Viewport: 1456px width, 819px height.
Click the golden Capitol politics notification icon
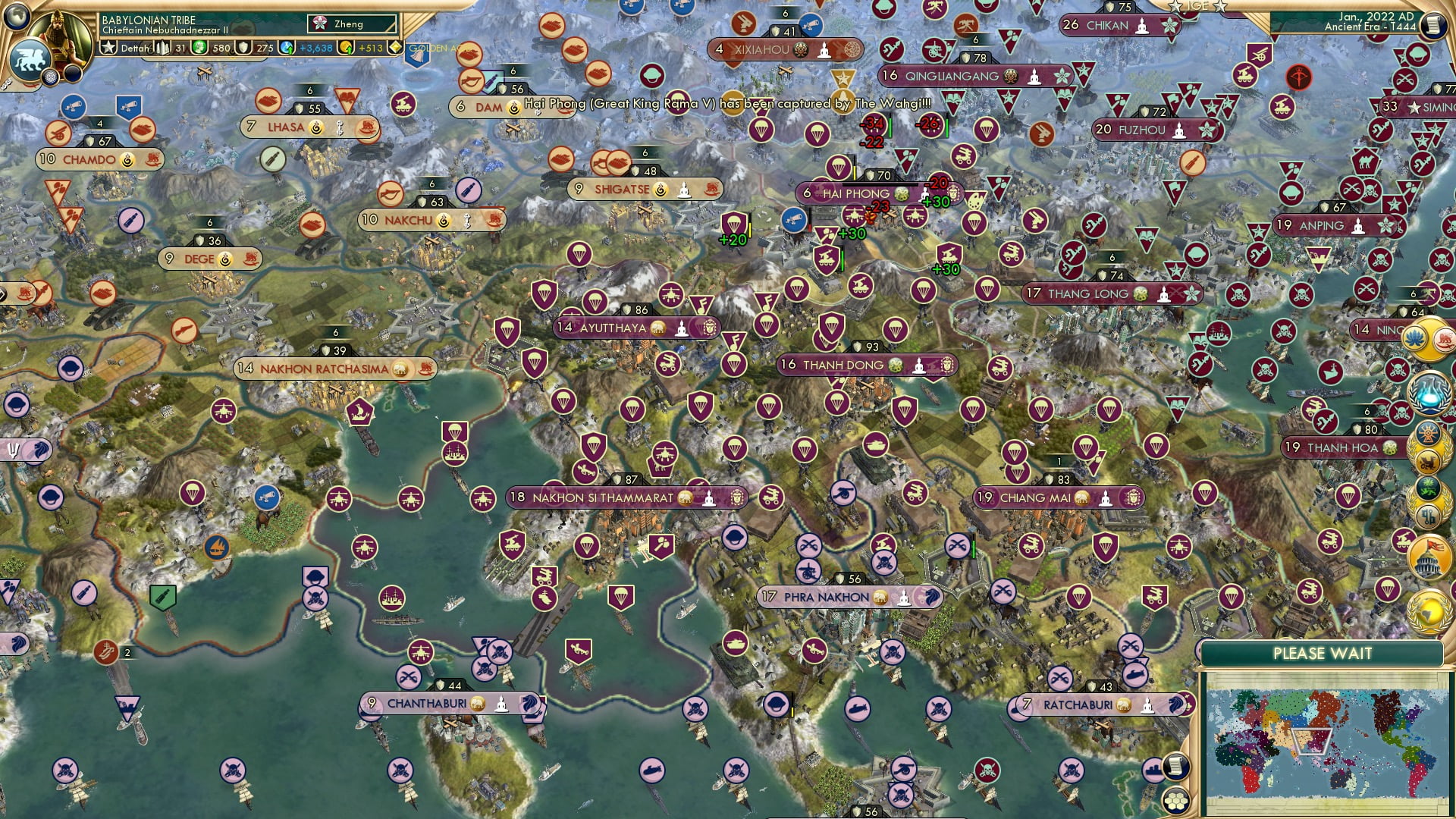[x=1429, y=560]
